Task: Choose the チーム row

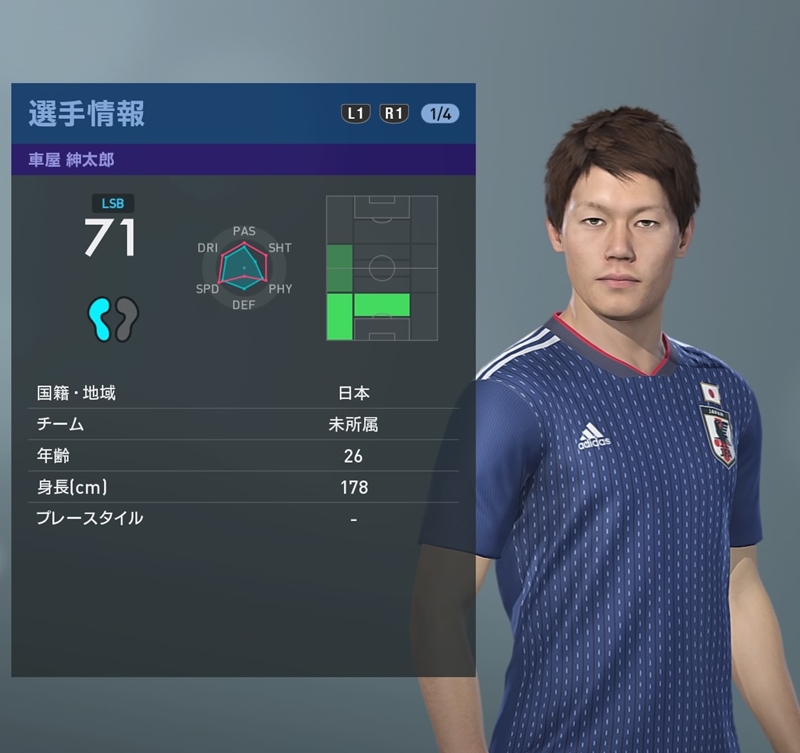Action: click(x=243, y=424)
